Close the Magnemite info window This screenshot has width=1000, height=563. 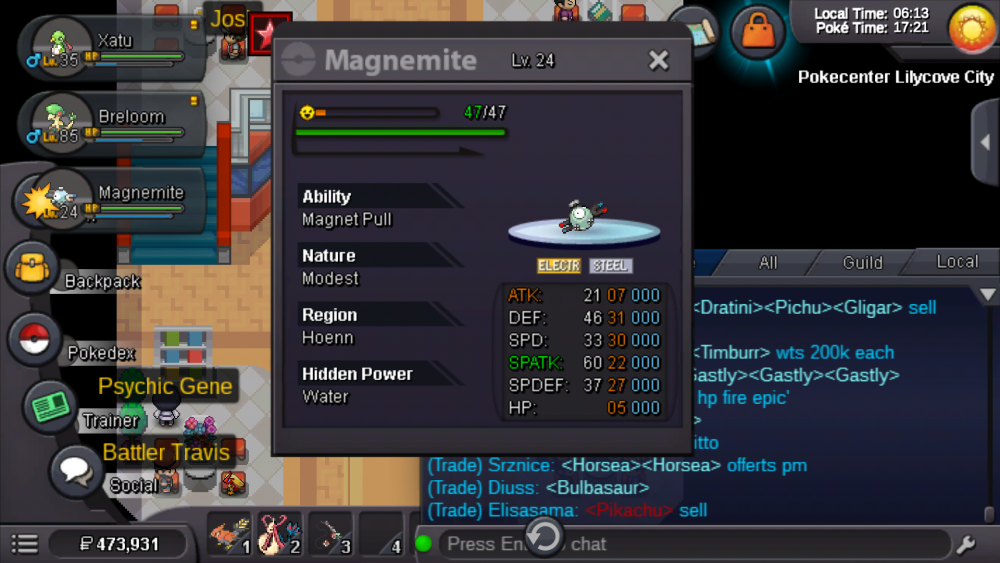click(658, 61)
